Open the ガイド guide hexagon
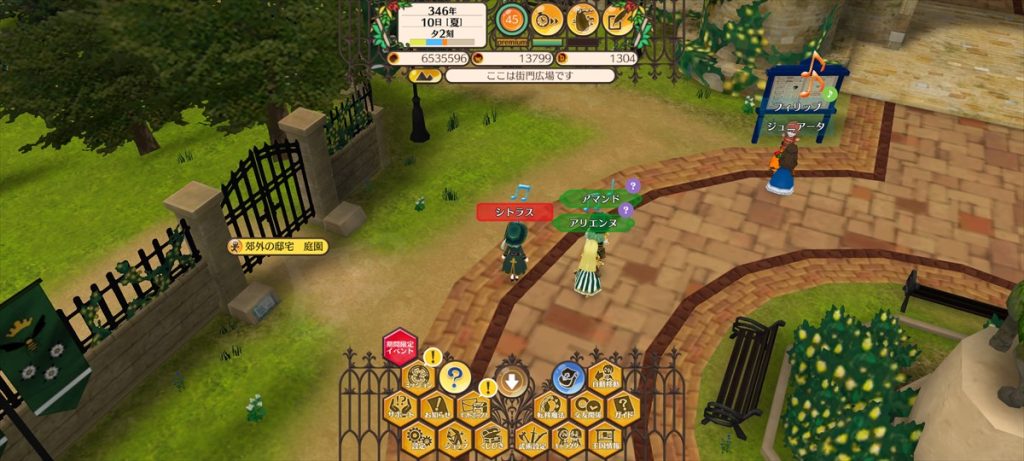 (x=622, y=408)
